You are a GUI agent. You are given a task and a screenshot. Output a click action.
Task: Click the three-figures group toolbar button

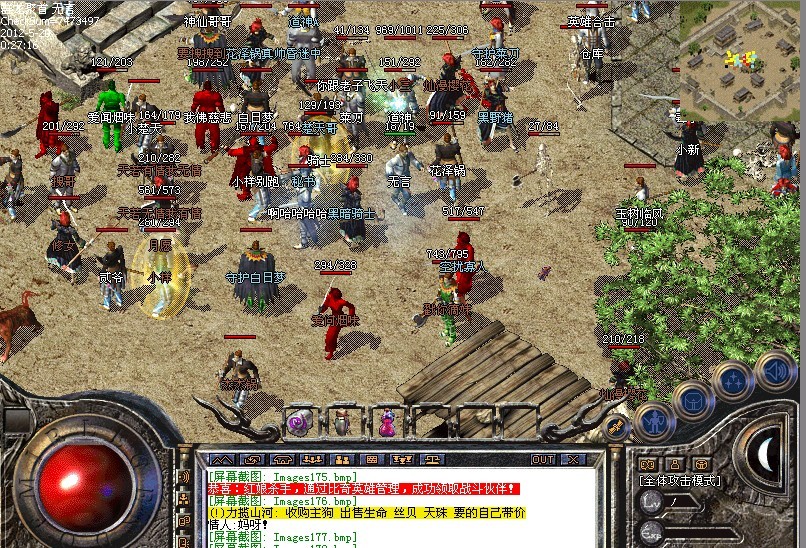[x=310, y=459]
